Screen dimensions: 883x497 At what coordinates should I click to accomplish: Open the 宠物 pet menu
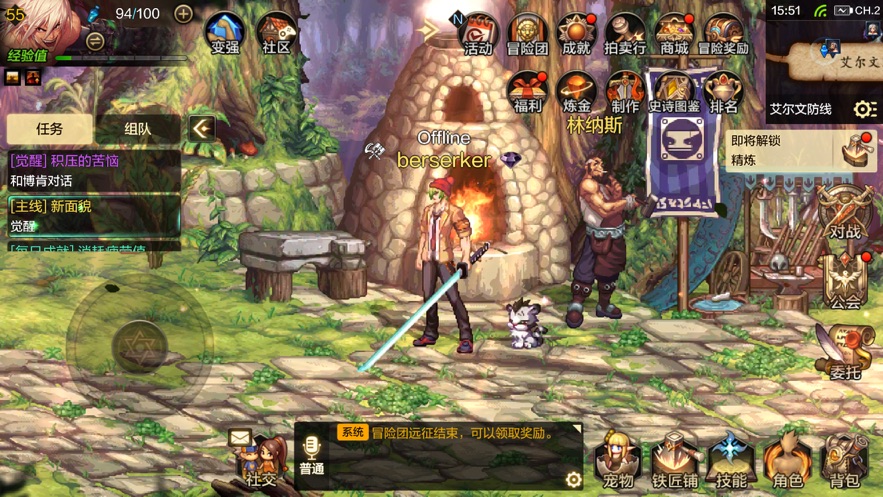coord(618,462)
